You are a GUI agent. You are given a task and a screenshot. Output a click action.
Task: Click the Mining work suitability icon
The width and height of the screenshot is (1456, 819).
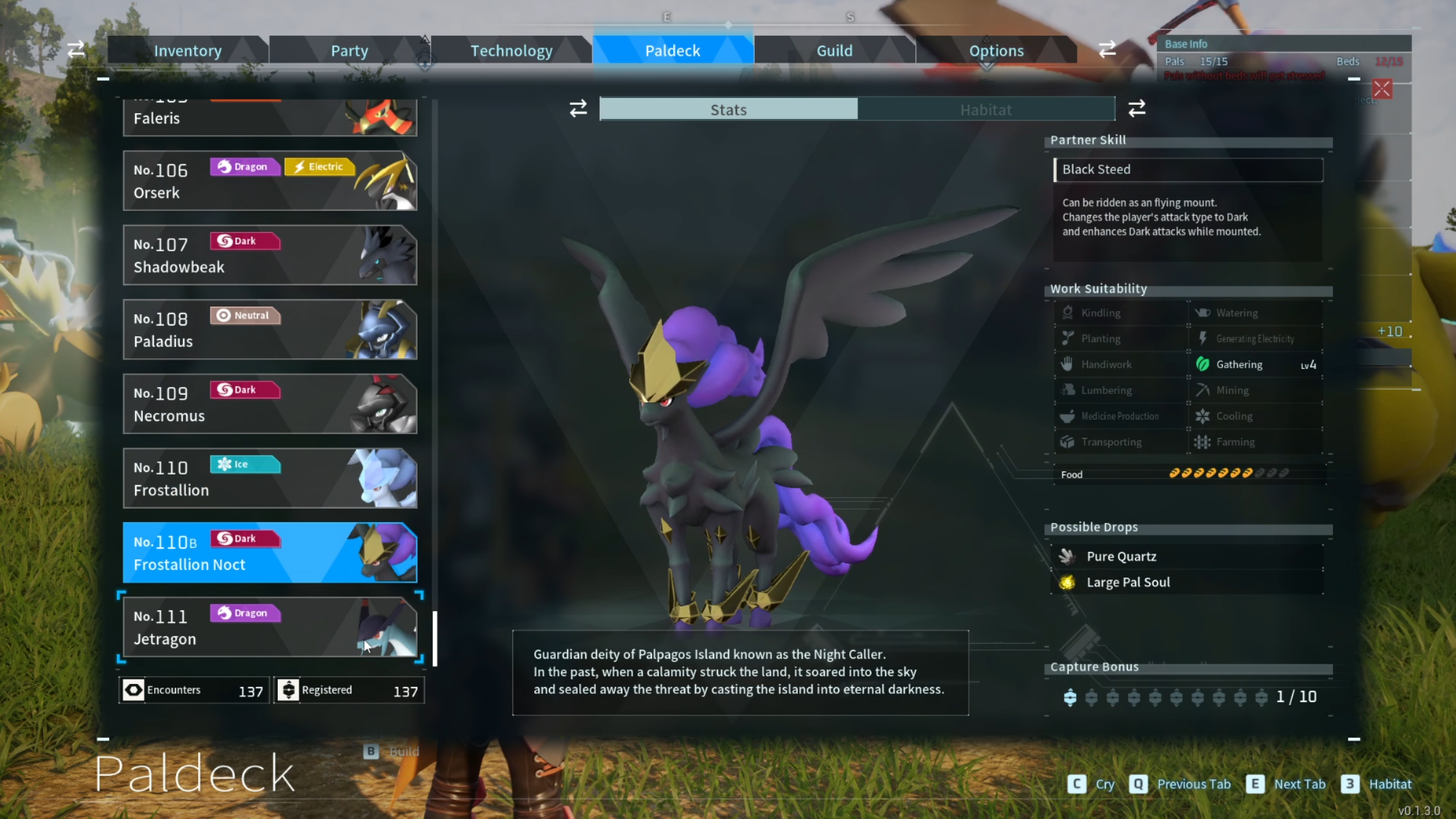tap(1203, 389)
